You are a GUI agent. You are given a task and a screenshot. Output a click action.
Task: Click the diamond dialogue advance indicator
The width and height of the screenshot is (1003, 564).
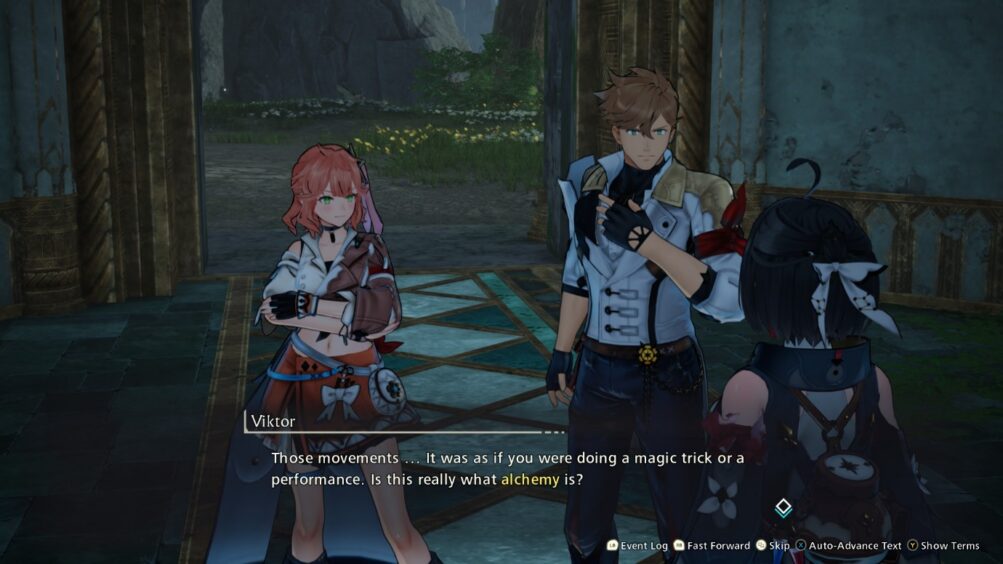coord(784,508)
